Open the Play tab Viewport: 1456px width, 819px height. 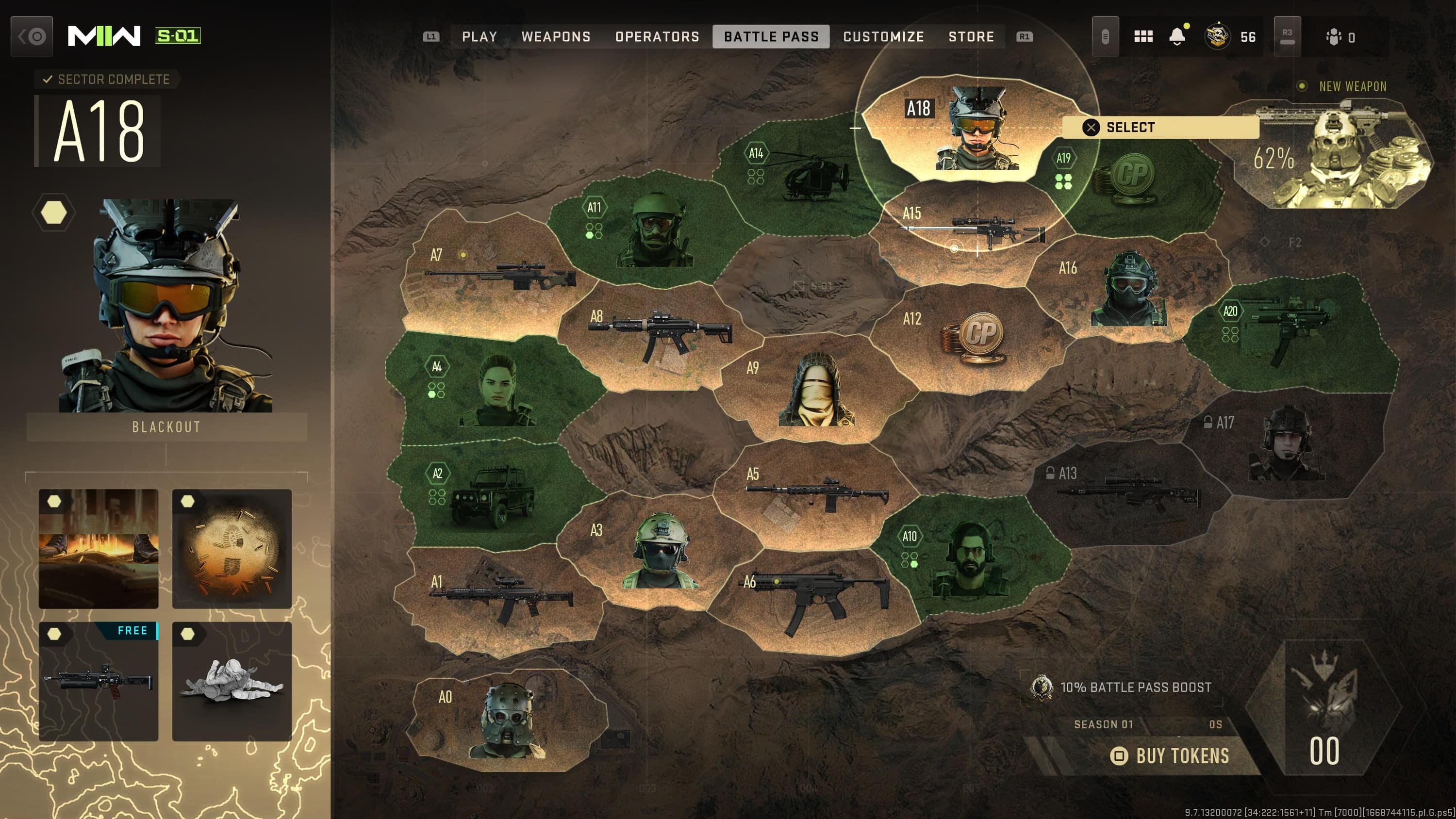click(480, 37)
